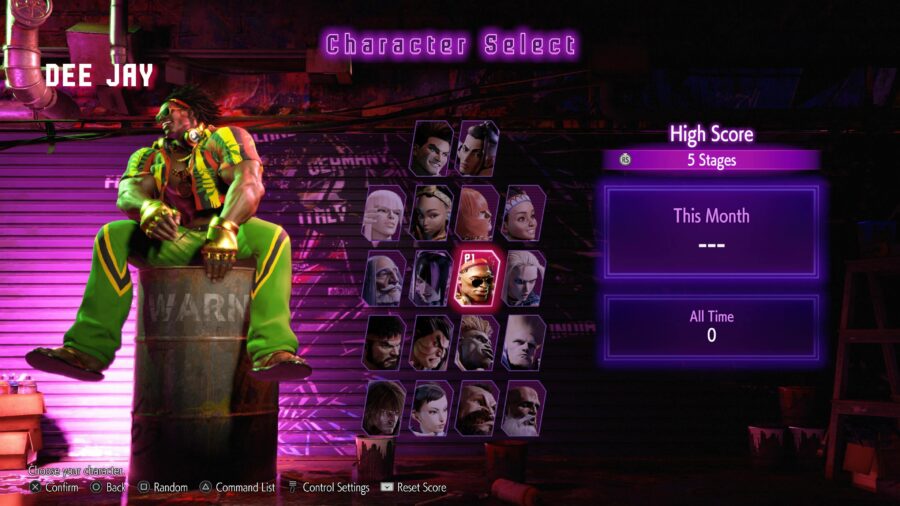Select Kimberly as your fighter

pos(432,213)
